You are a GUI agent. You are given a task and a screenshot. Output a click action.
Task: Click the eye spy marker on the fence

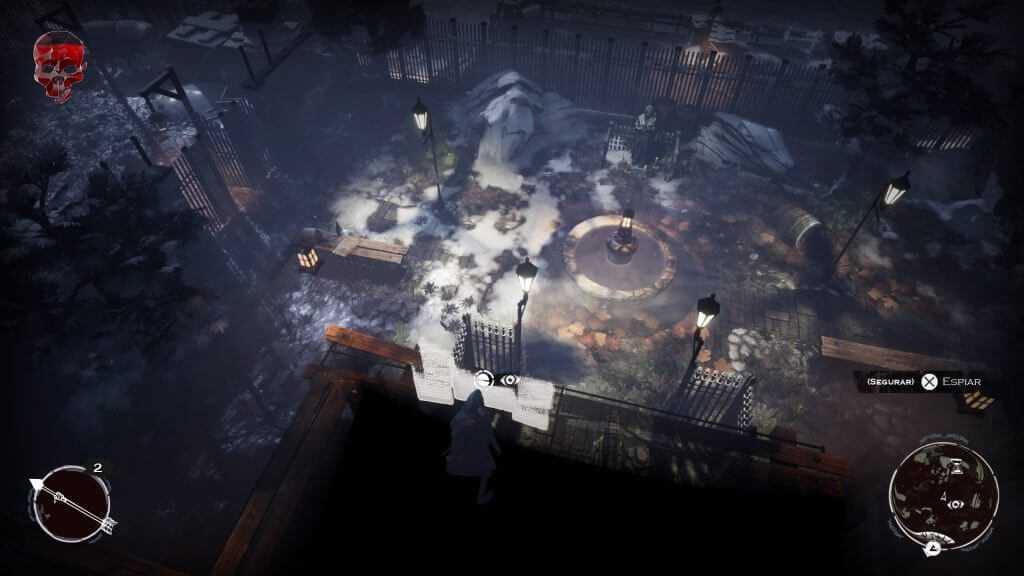tap(510, 380)
